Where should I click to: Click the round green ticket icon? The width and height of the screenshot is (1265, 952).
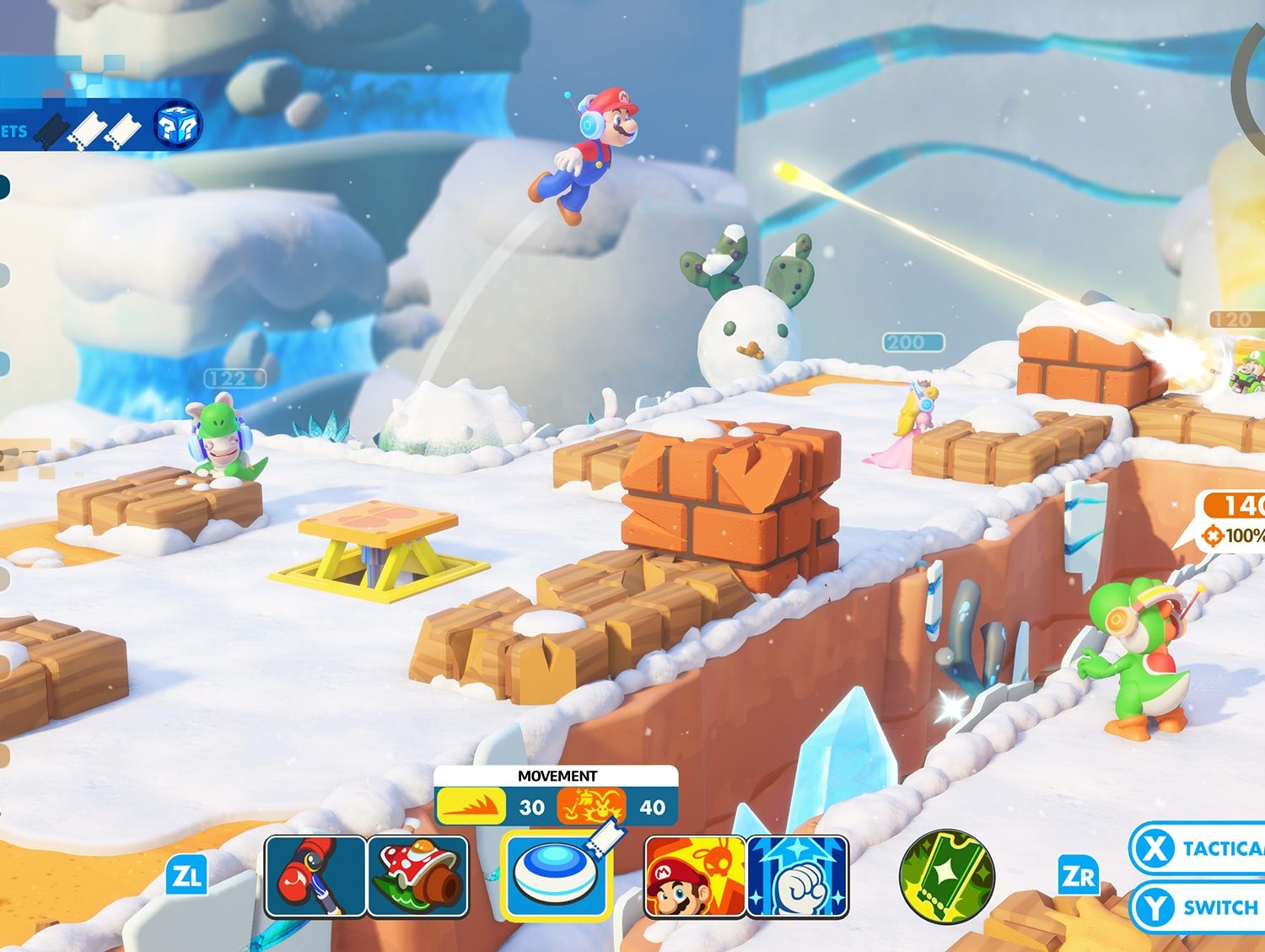pos(946,876)
